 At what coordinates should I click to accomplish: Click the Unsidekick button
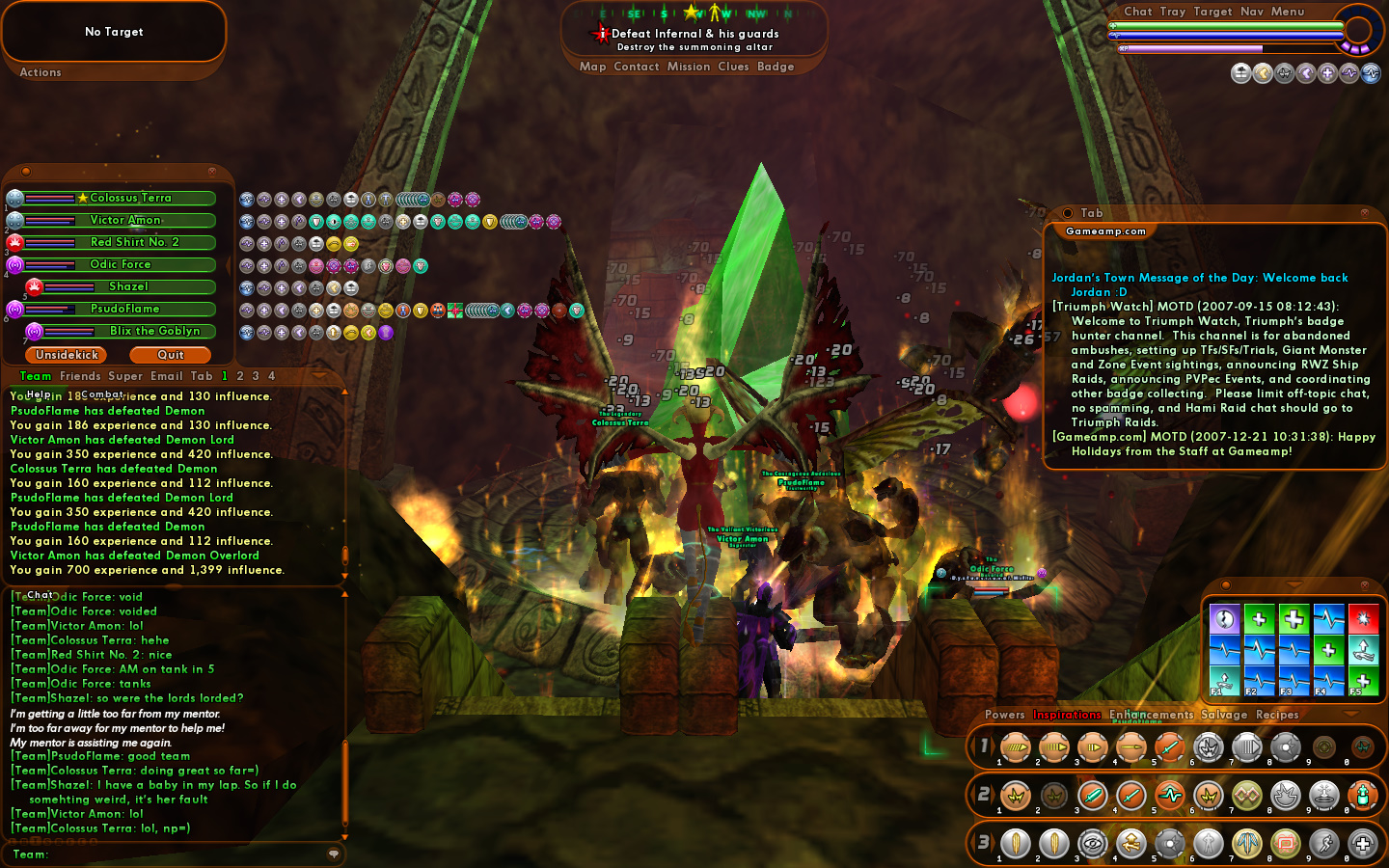pos(67,355)
